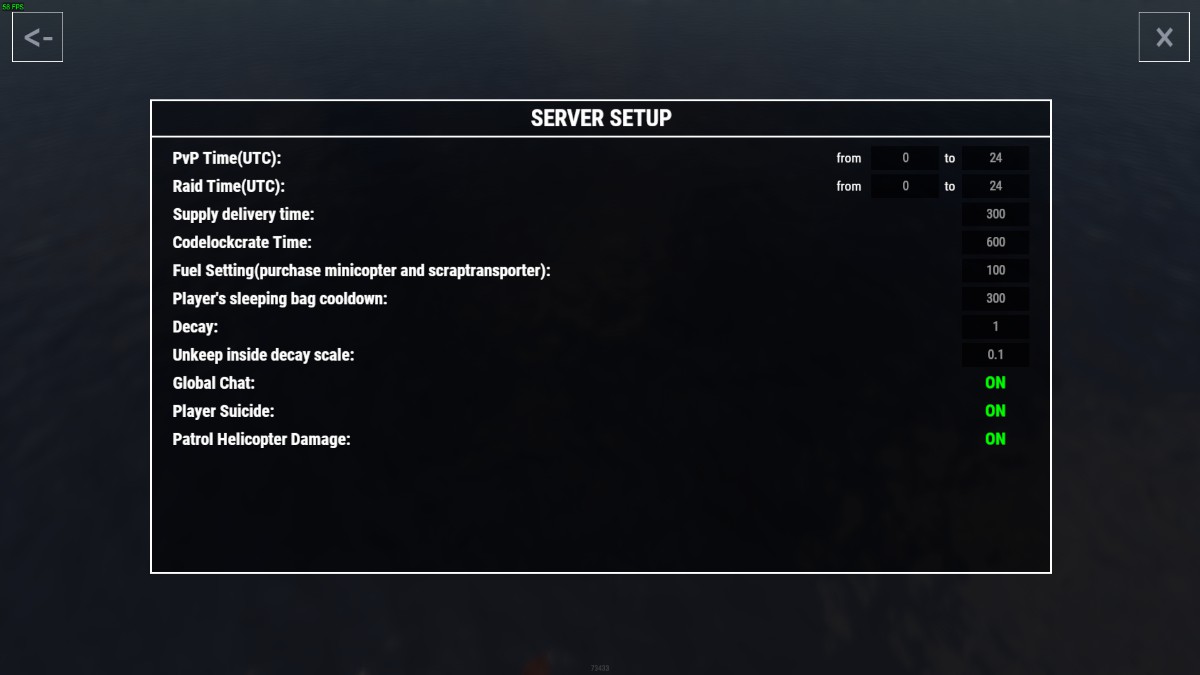Edit the PvP Time 'from' field
The height and width of the screenshot is (675, 1200).
pos(905,158)
